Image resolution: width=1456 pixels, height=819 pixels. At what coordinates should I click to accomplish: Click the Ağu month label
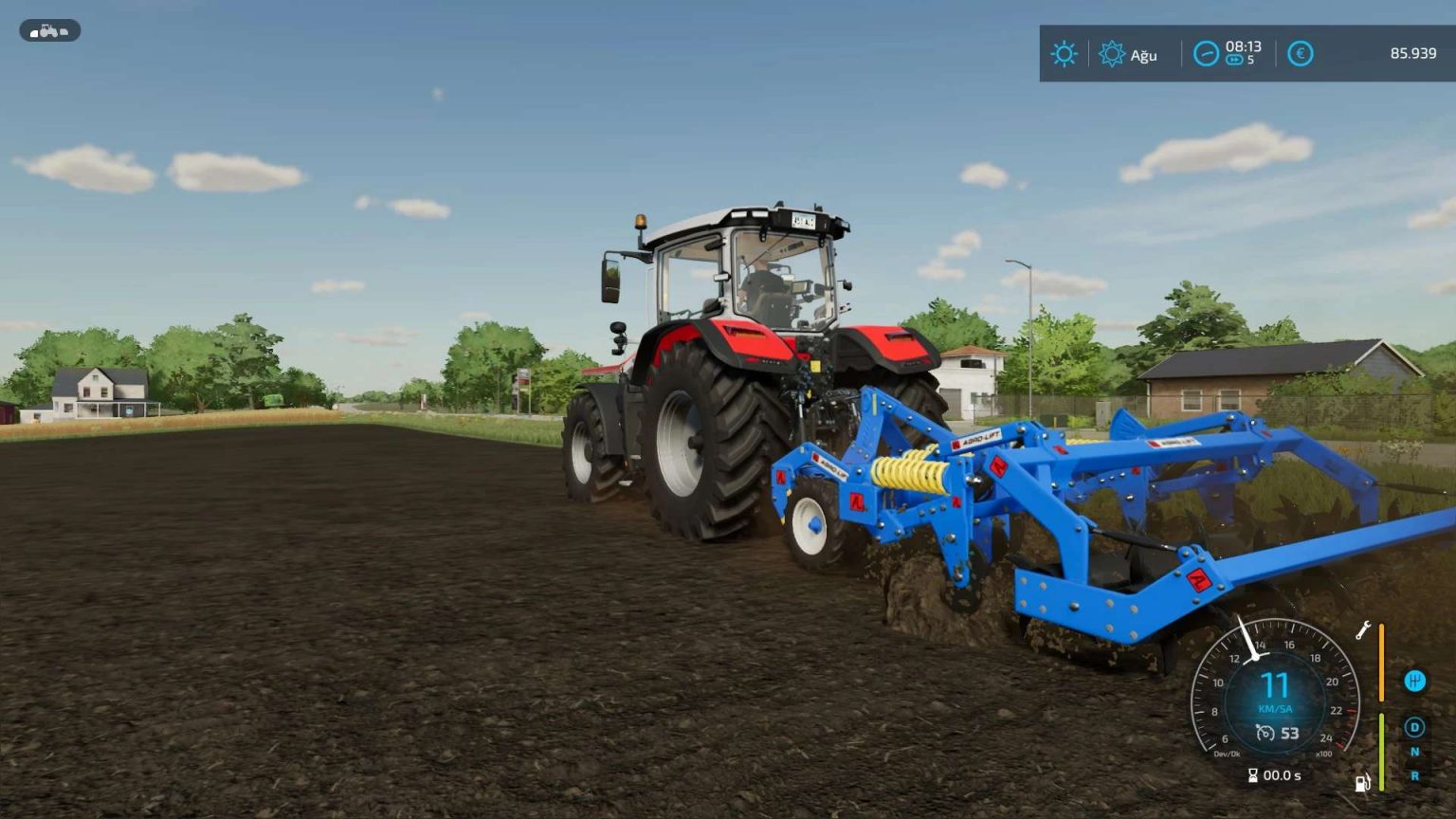[1144, 55]
